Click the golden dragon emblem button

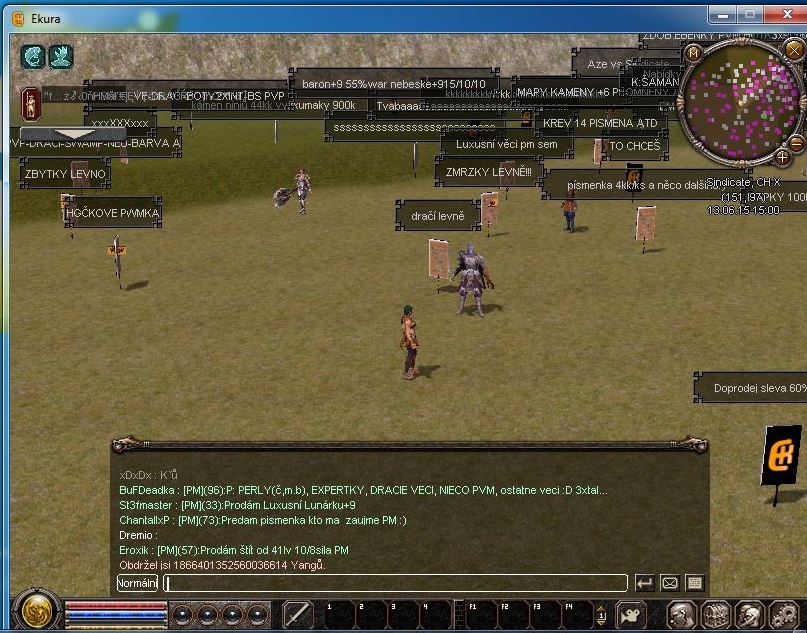pos(37,611)
